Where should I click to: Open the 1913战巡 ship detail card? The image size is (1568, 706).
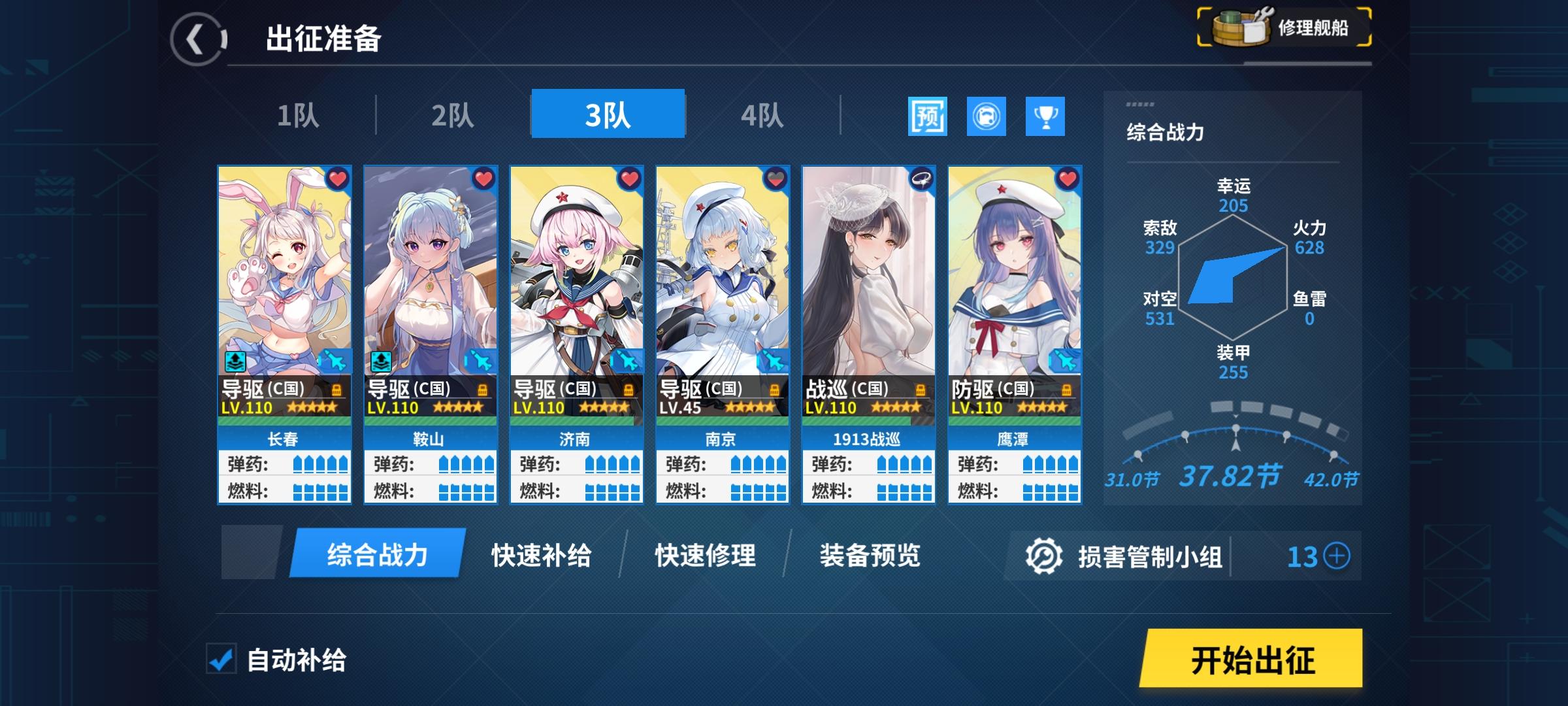tap(869, 275)
